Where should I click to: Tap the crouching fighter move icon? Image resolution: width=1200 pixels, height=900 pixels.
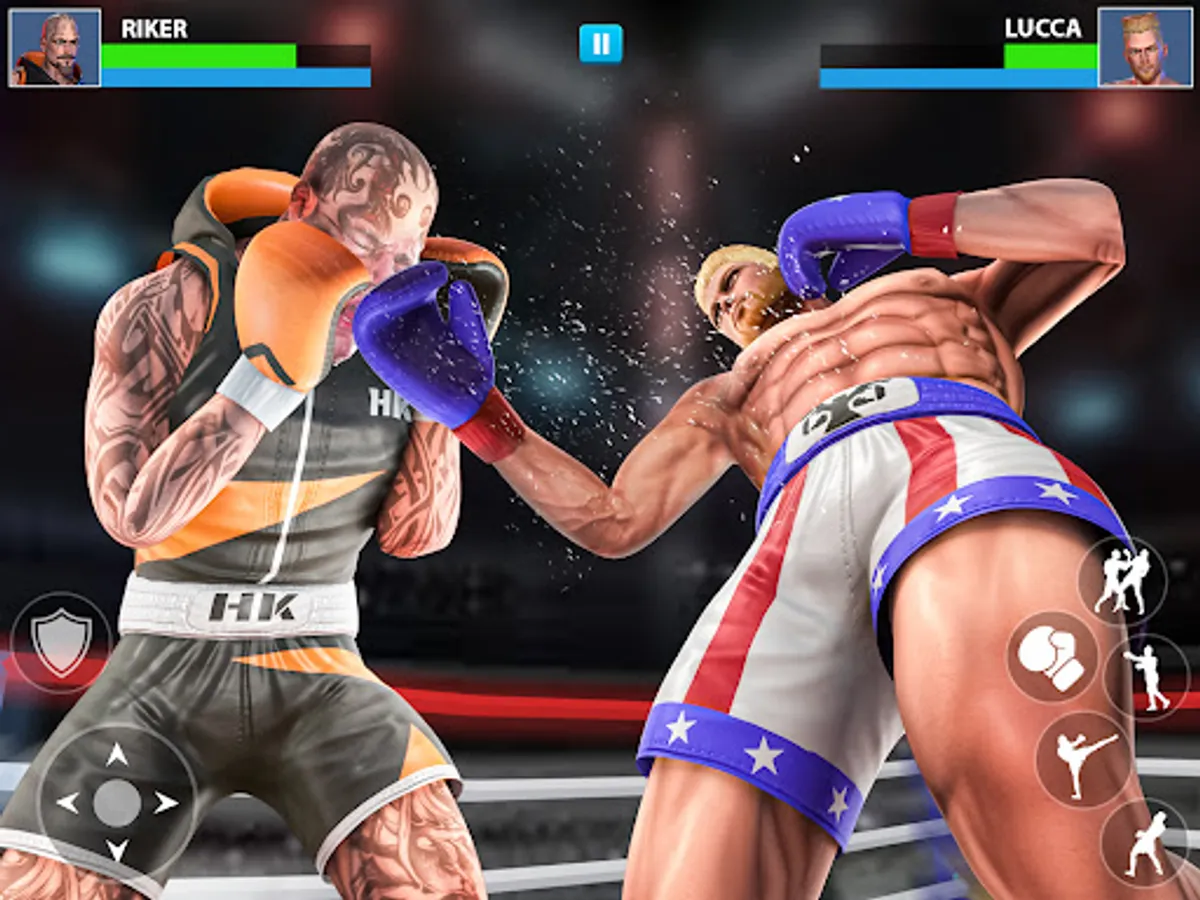(x=1145, y=842)
